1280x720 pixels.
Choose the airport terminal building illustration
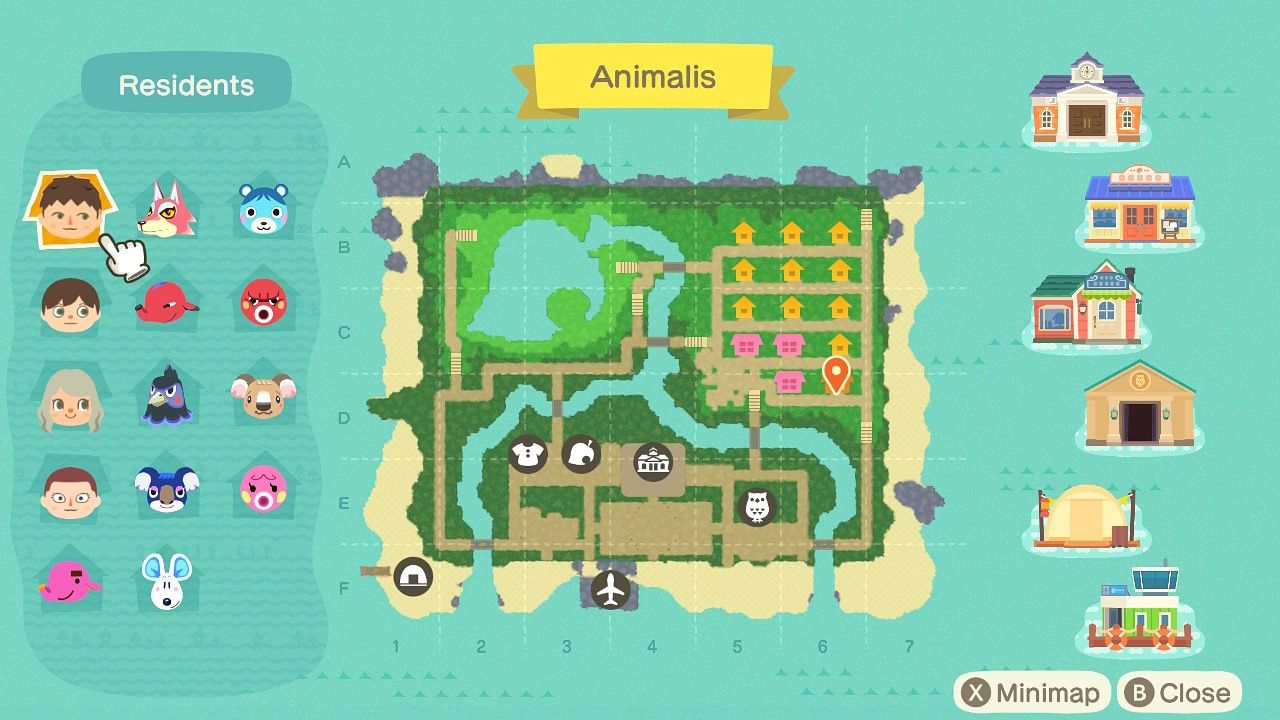1140,609
